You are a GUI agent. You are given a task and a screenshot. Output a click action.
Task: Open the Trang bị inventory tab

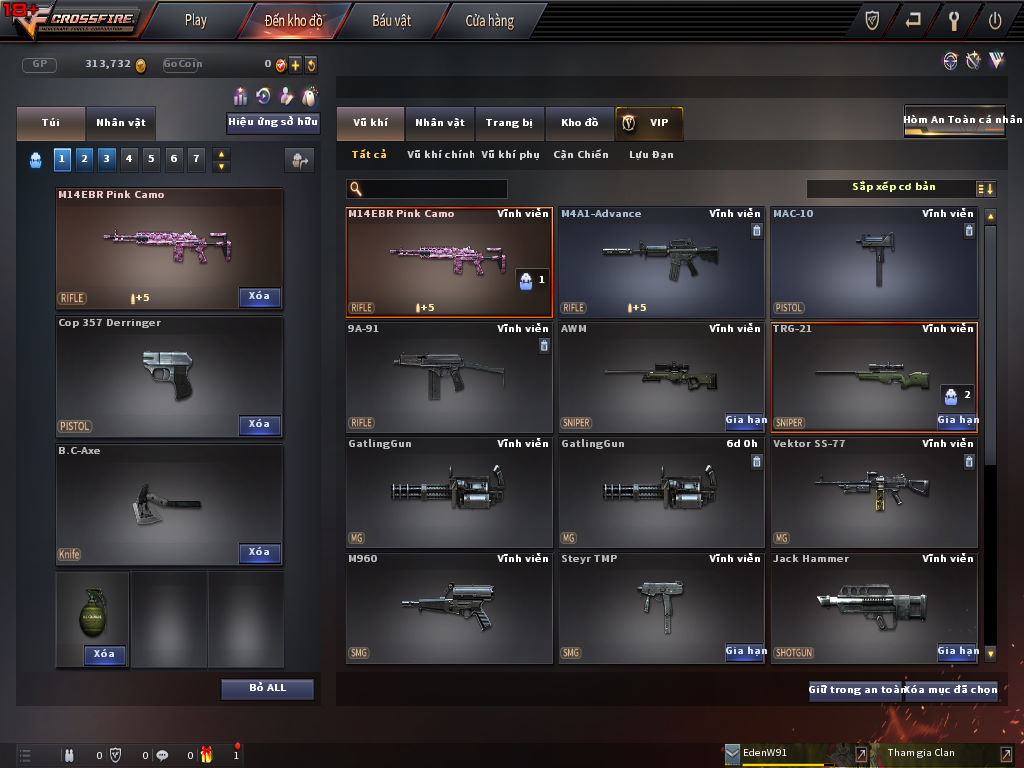pyautogui.click(x=509, y=123)
